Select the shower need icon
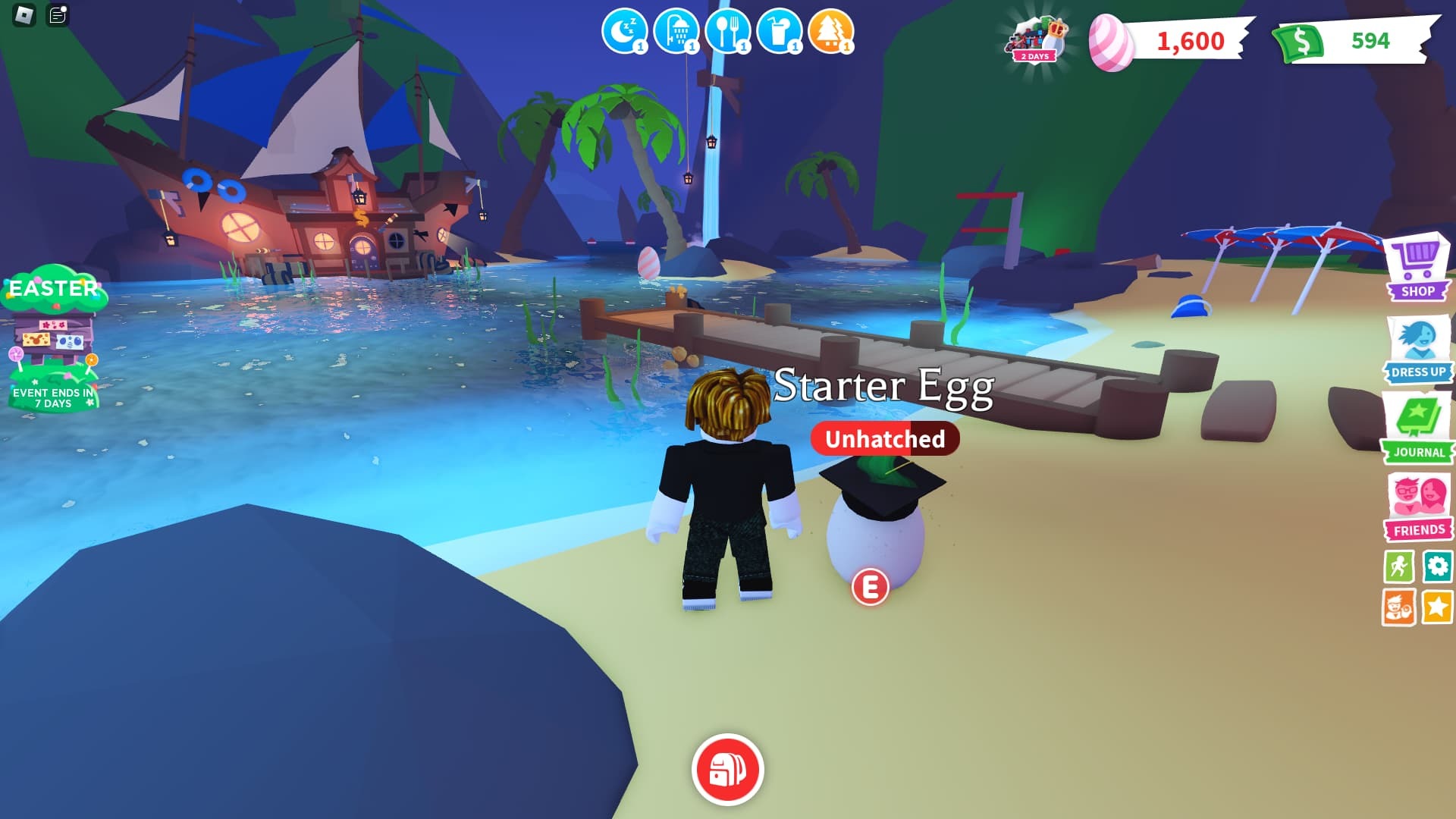1456x819 pixels. click(x=676, y=32)
